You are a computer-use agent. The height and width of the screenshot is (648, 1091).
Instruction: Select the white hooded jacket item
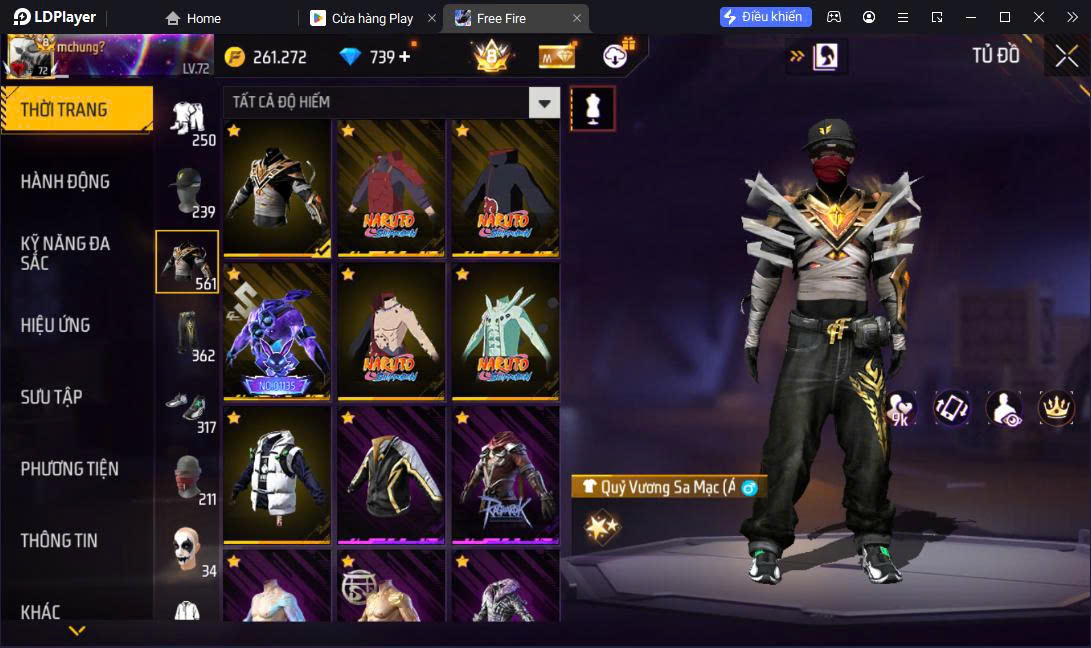click(277, 474)
